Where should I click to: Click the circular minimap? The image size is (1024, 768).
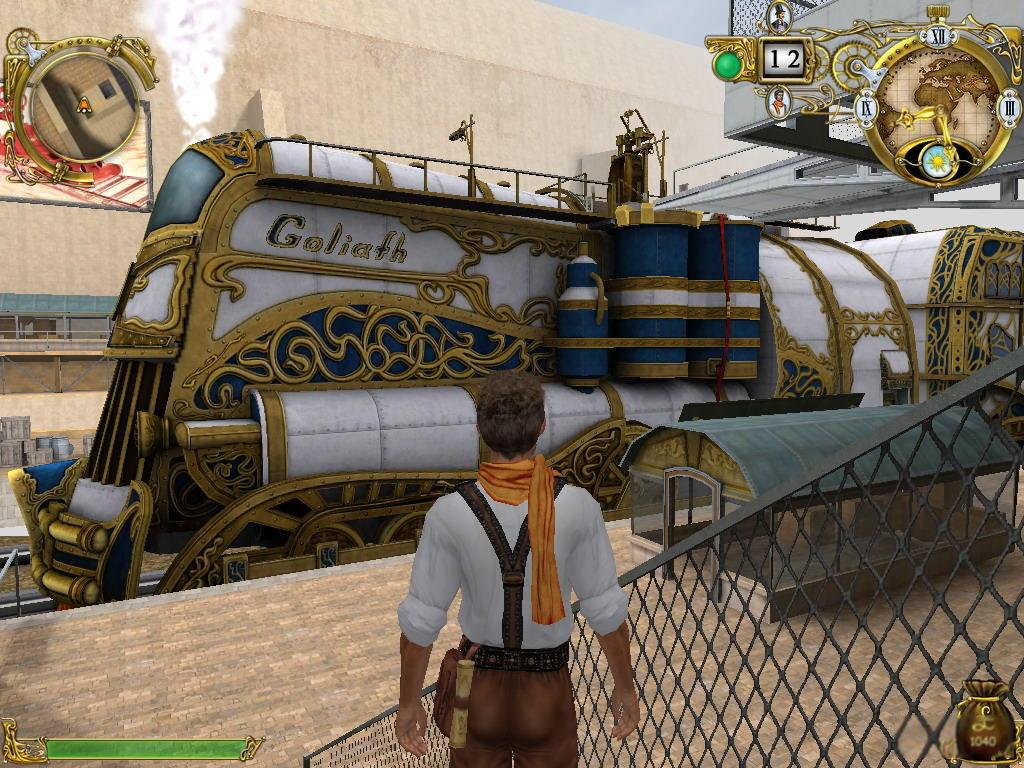pos(84,106)
